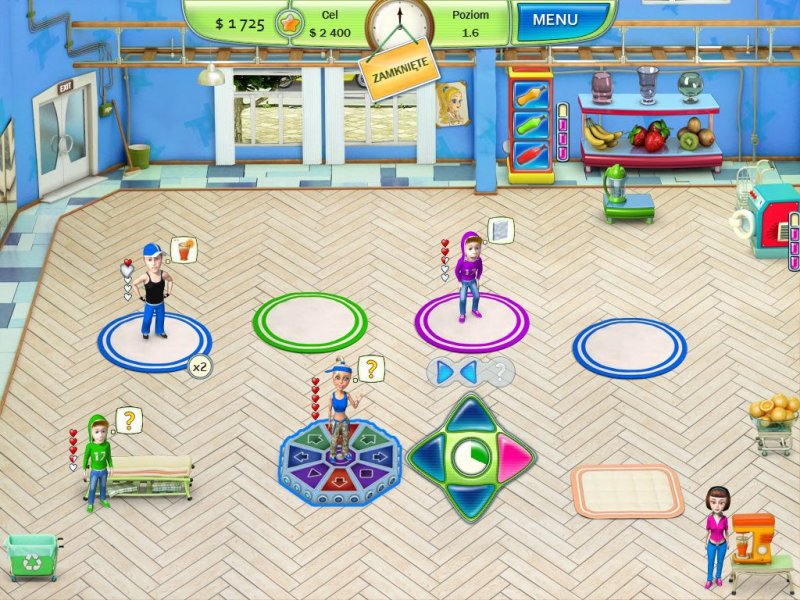Click the green-hoodie customer's question mark bubble

click(x=130, y=420)
